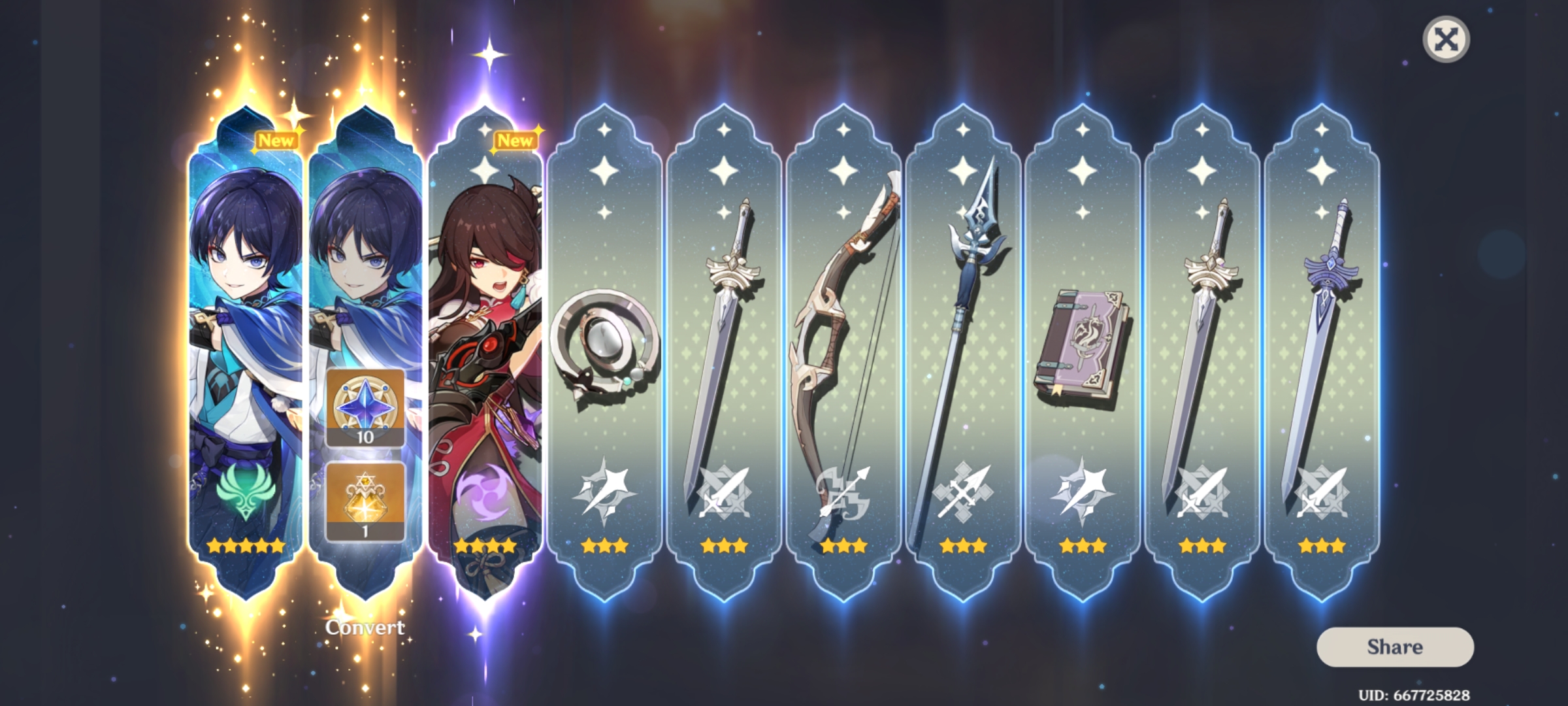Select the New badge on Wanderer's card

[275, 139]
